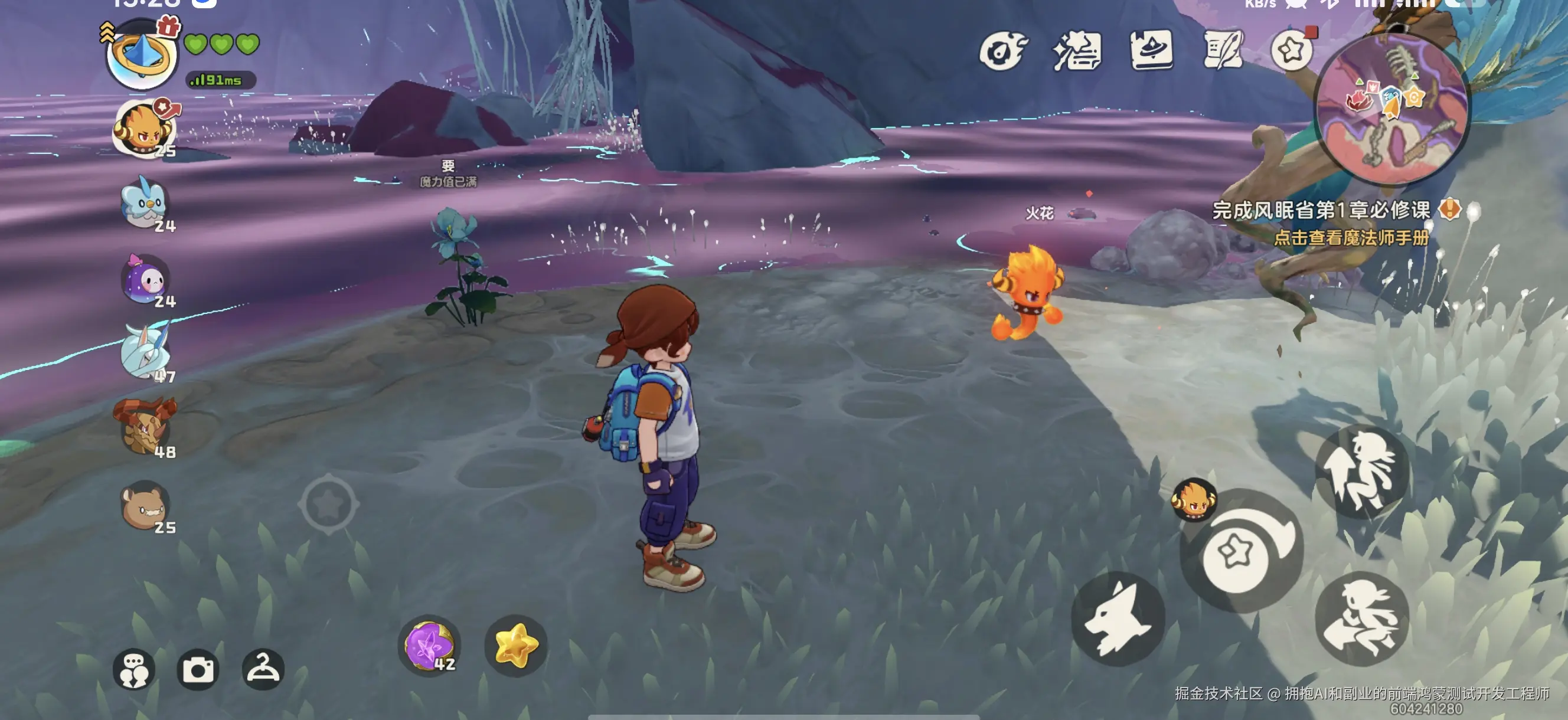This screenshot has height=720, width=1568.
Task: Activate the wolf mount ability button
Action: click(x=1118, y=618)
